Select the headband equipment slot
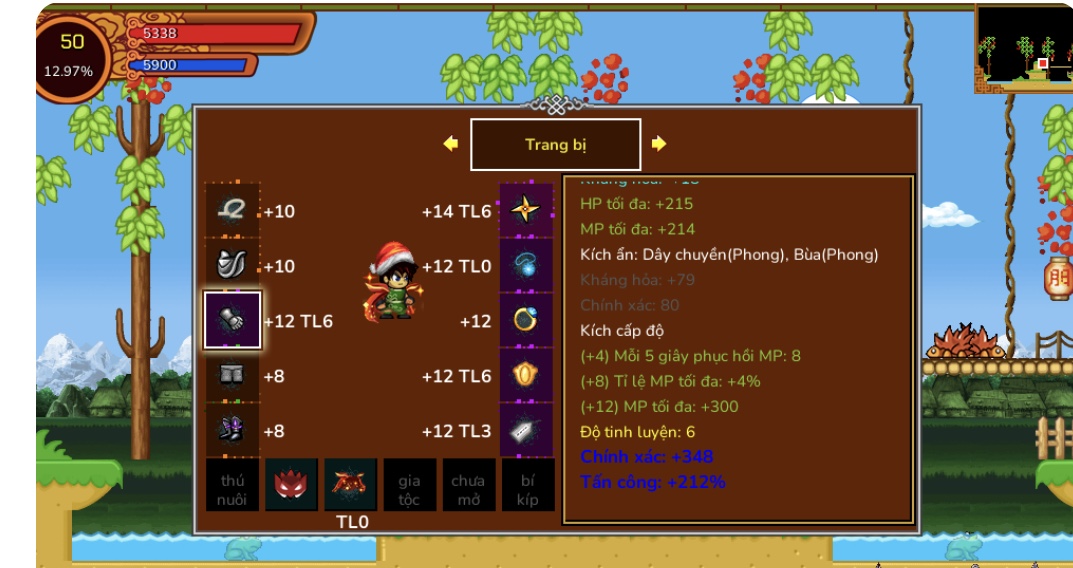The image size is (1073, 568). (232, 210)
